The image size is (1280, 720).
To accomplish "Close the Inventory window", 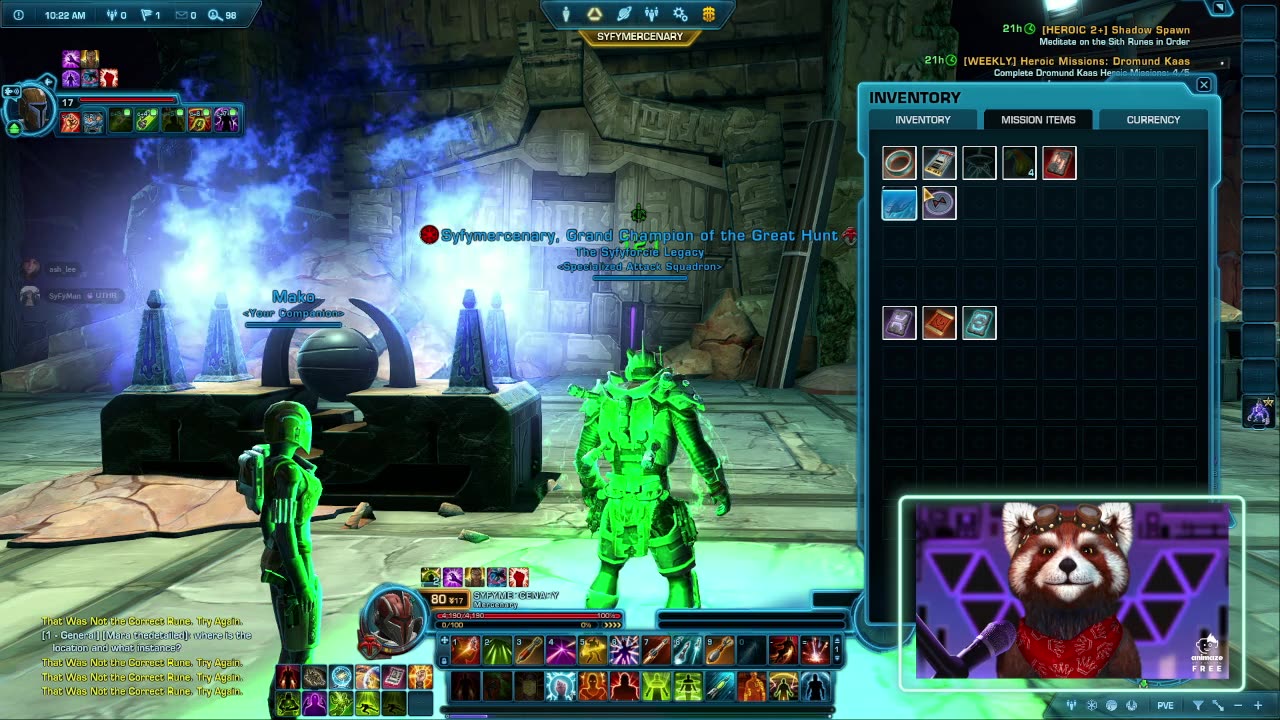I will [x=1204, y=85].
